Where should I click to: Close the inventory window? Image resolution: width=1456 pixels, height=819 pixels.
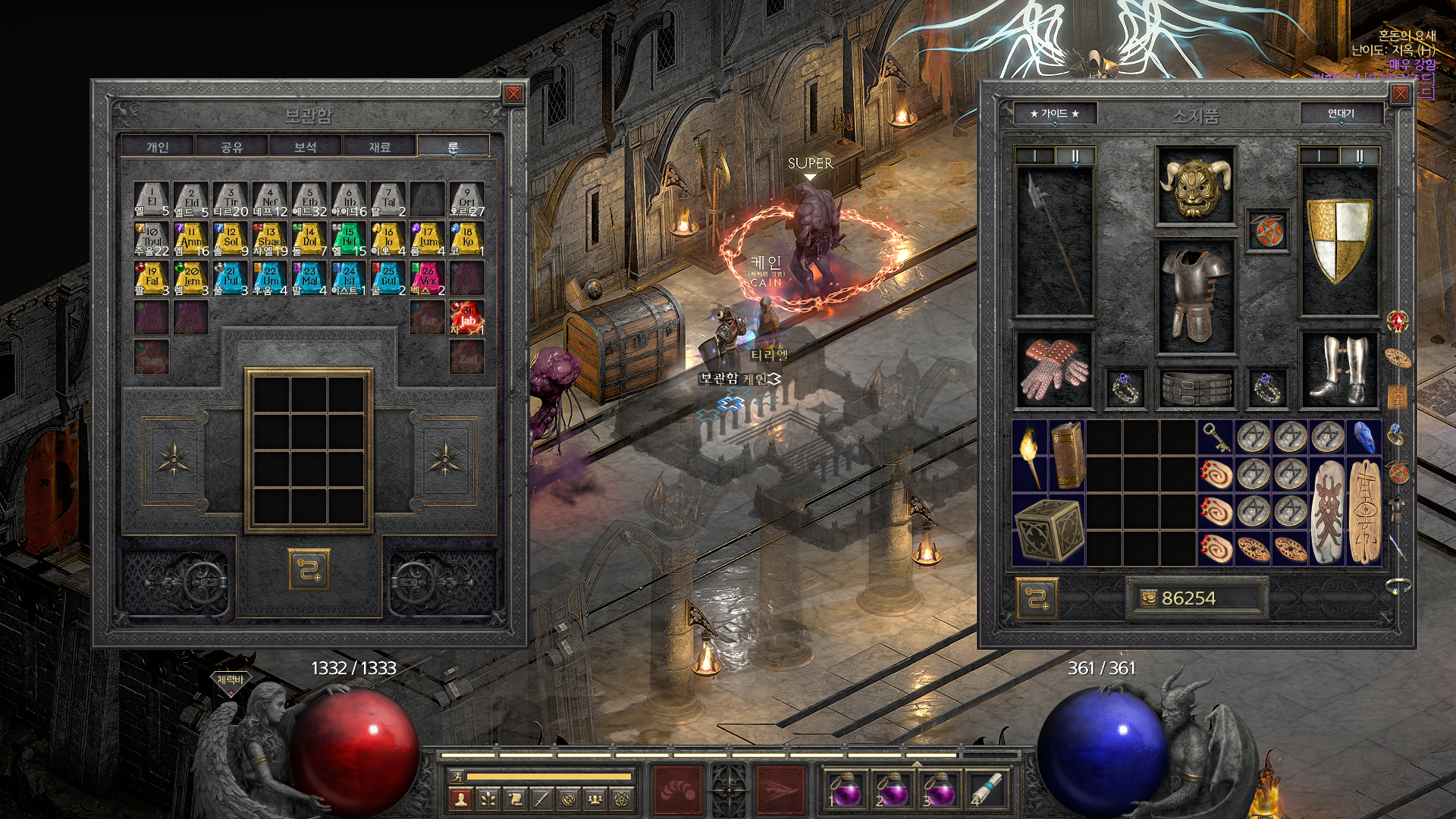pyautogui.click(x=1400, y=94)
